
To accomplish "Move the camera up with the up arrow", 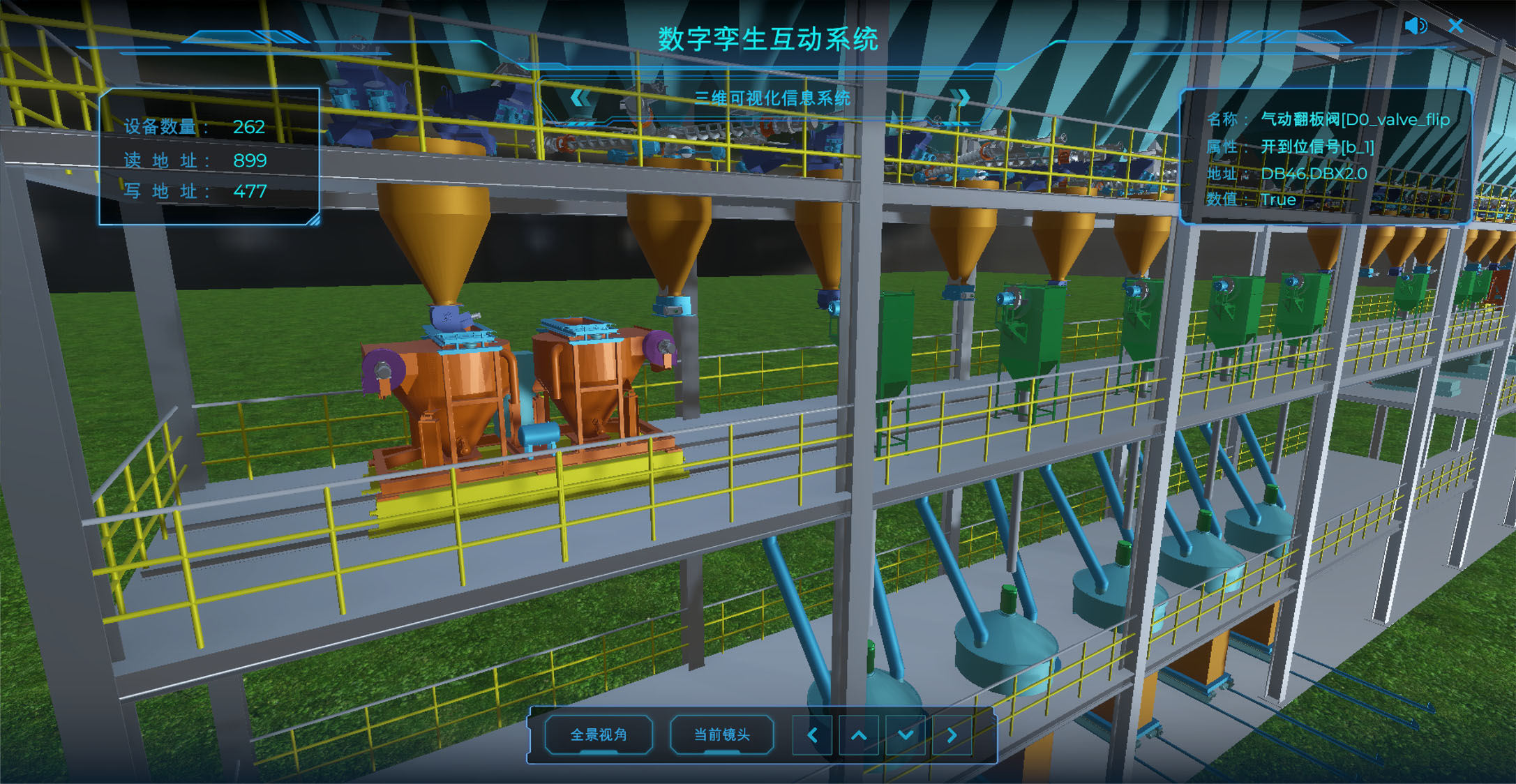I will (859, 735).
